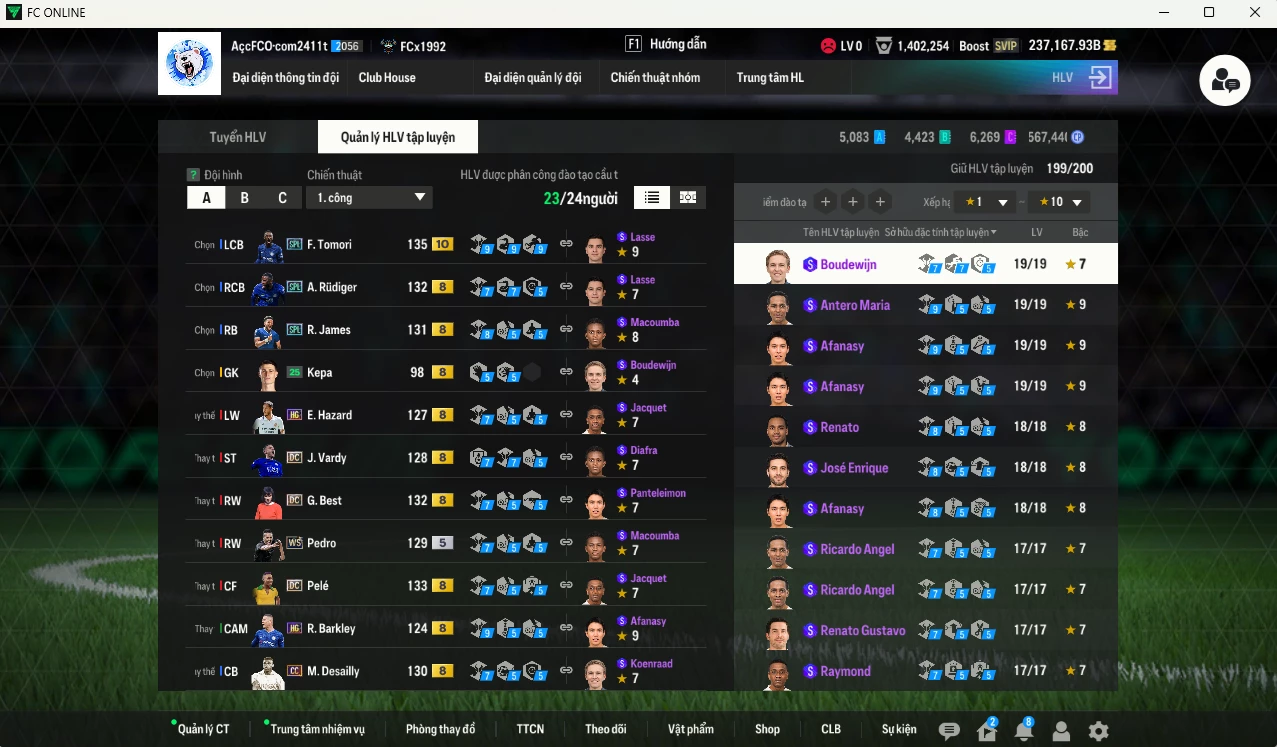Open the Shop from the bottom bar

coord(767,729)
